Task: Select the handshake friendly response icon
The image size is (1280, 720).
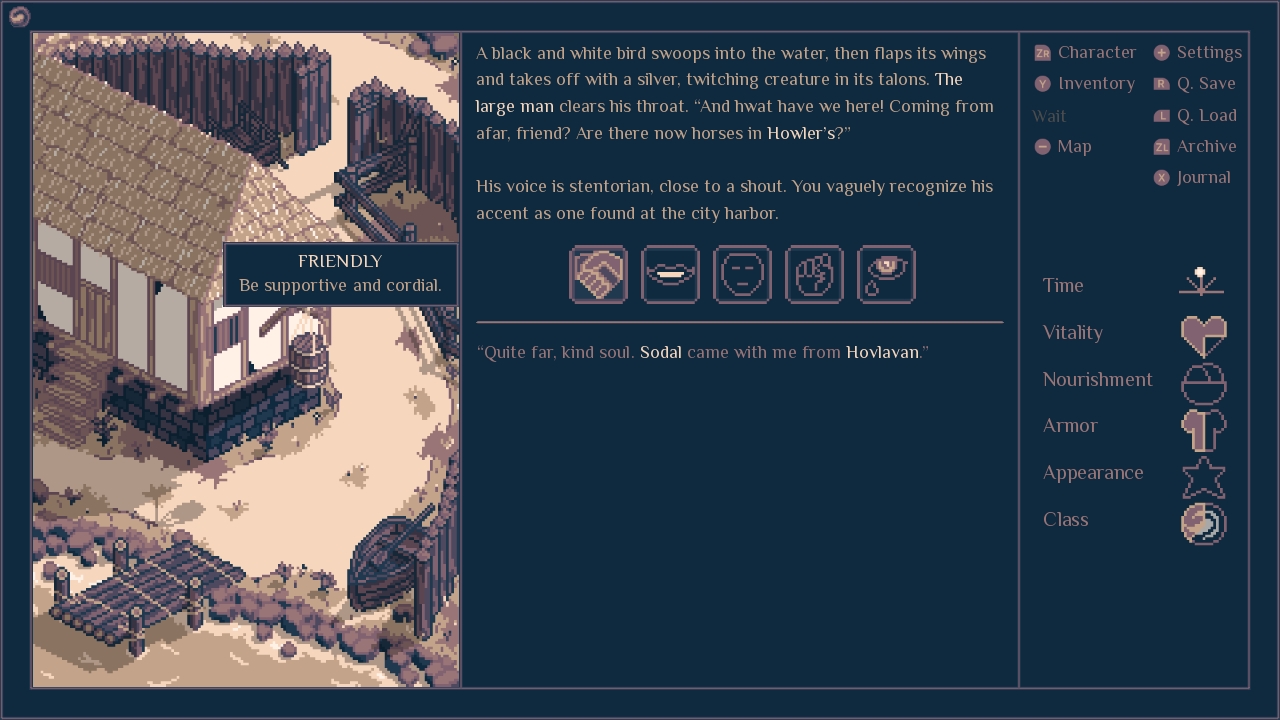Action: pos(598,274)
